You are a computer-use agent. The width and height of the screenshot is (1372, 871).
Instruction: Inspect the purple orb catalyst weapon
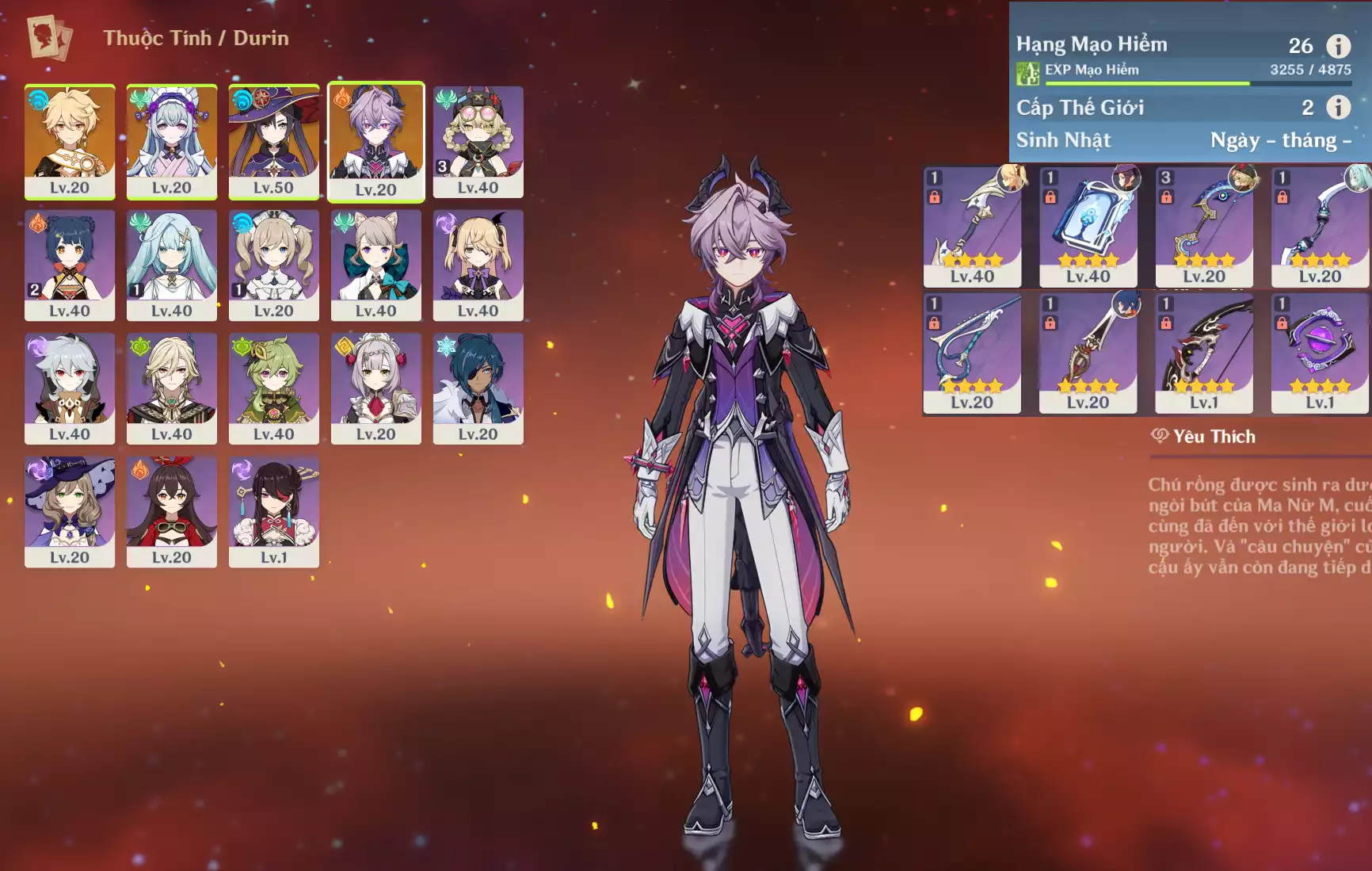click(x=1319, y=353)
